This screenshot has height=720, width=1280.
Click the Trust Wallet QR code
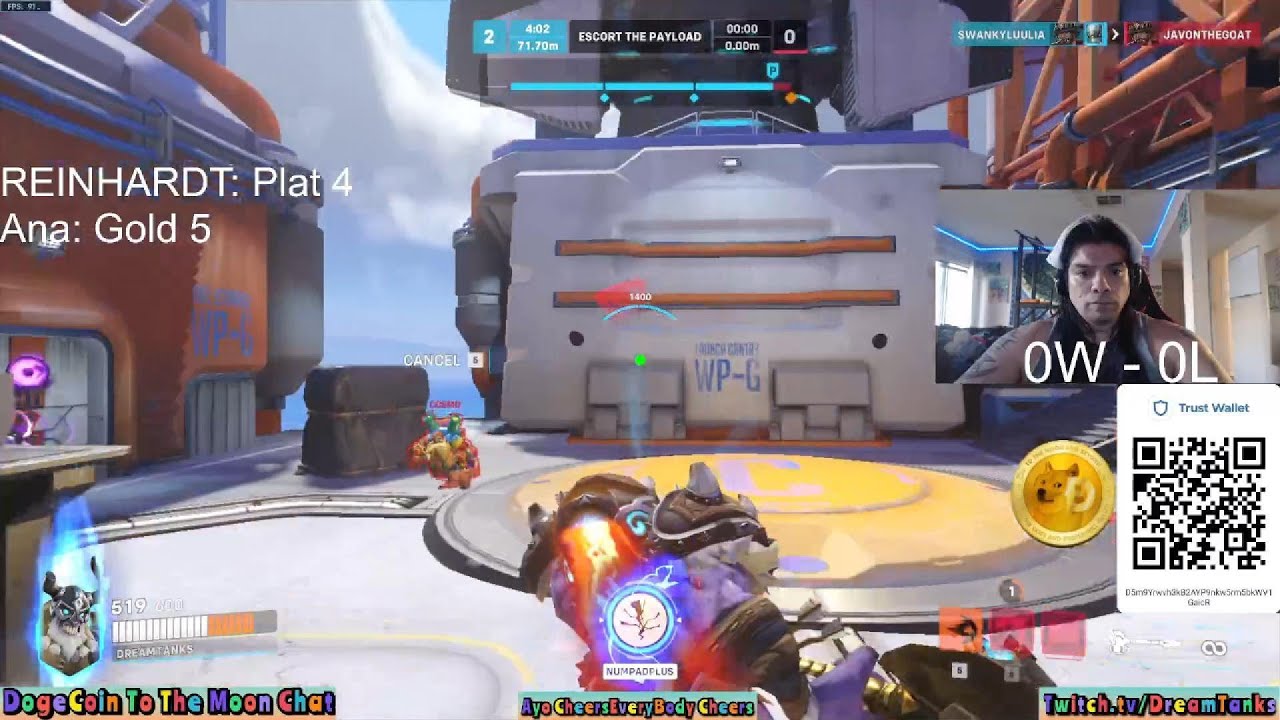1198,503
